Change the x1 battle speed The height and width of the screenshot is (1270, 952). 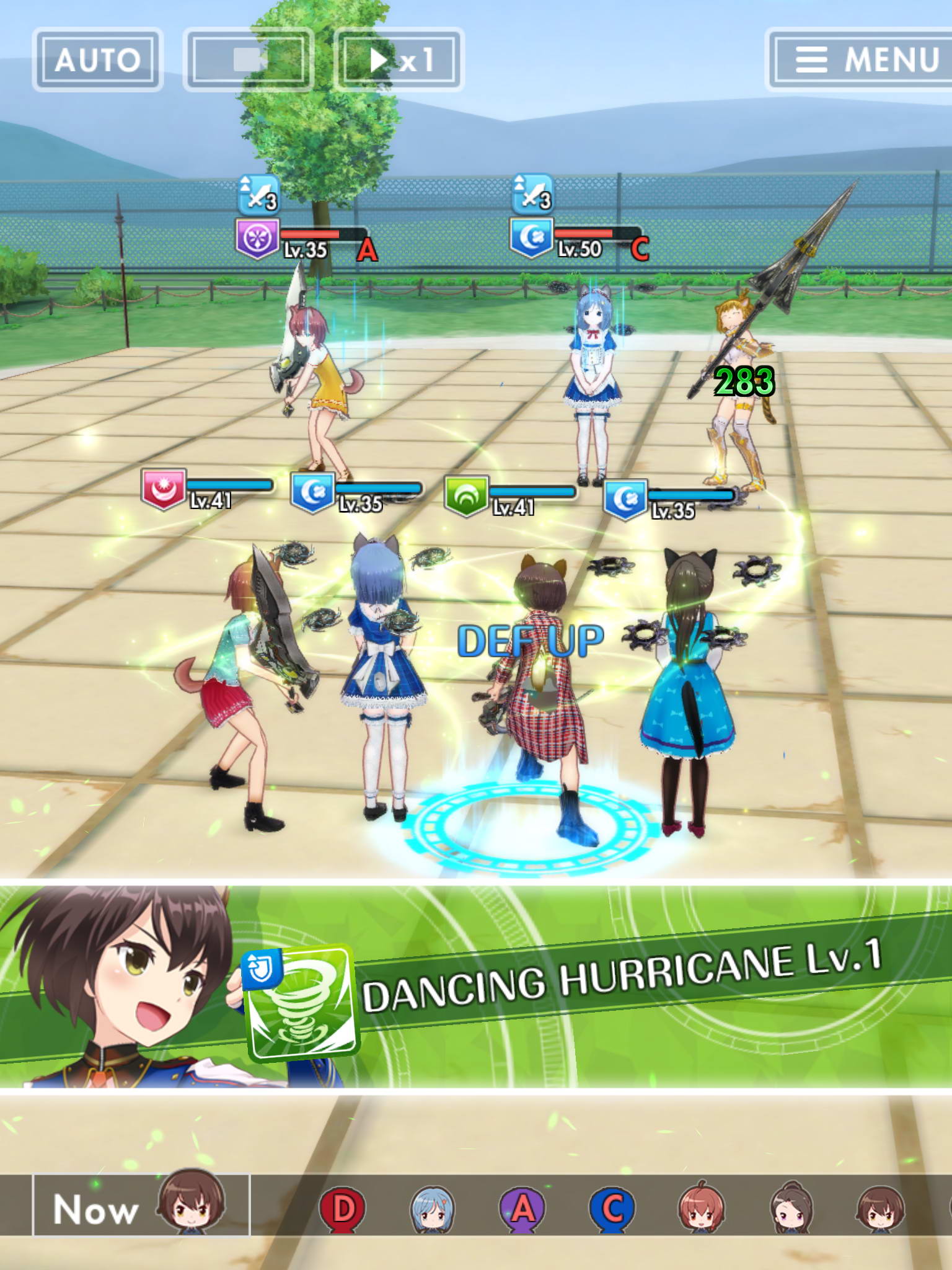click(x=399, y=60)
